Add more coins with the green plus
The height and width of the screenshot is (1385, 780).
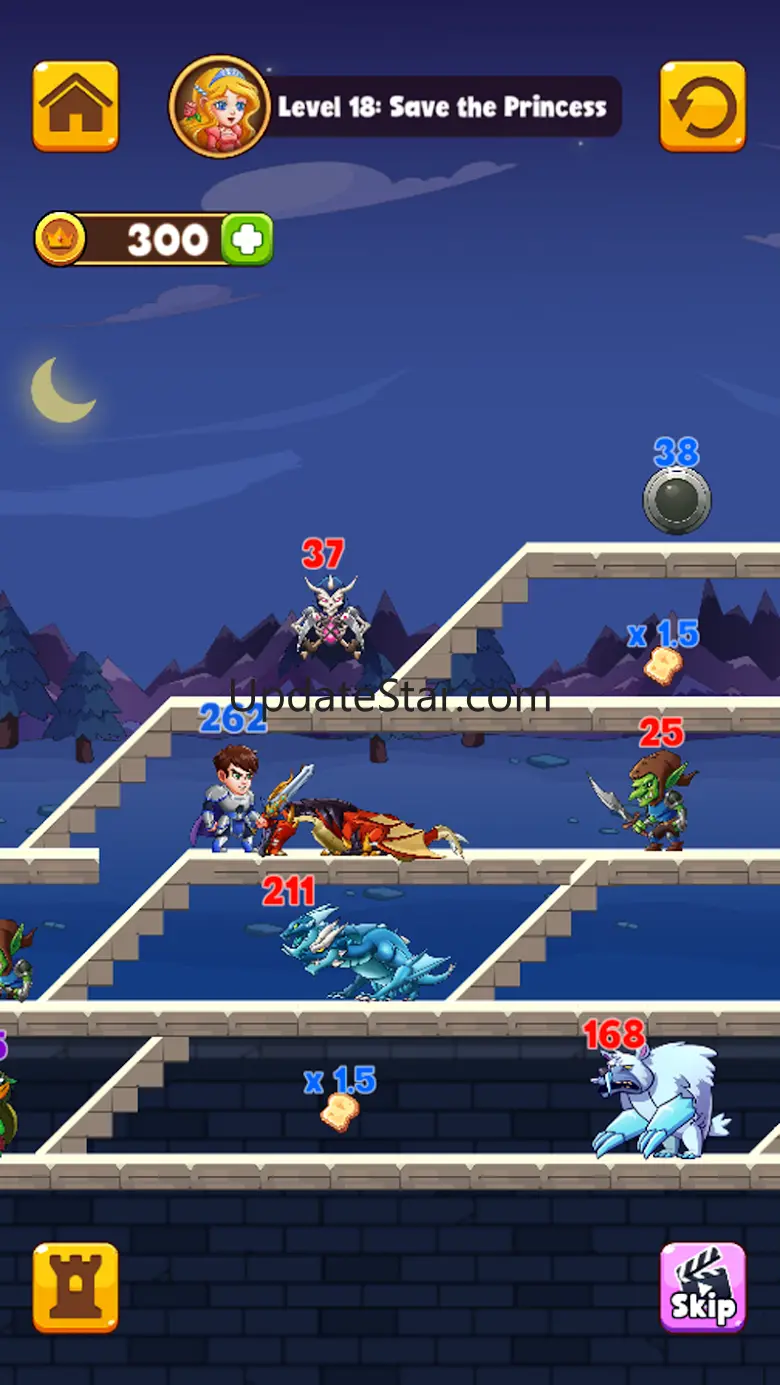(x=247, y=239)
